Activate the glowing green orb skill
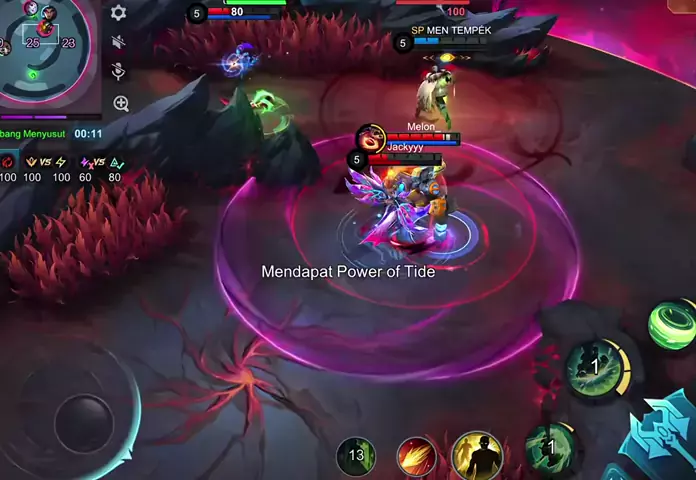696x480 pixels. point(671,324)
